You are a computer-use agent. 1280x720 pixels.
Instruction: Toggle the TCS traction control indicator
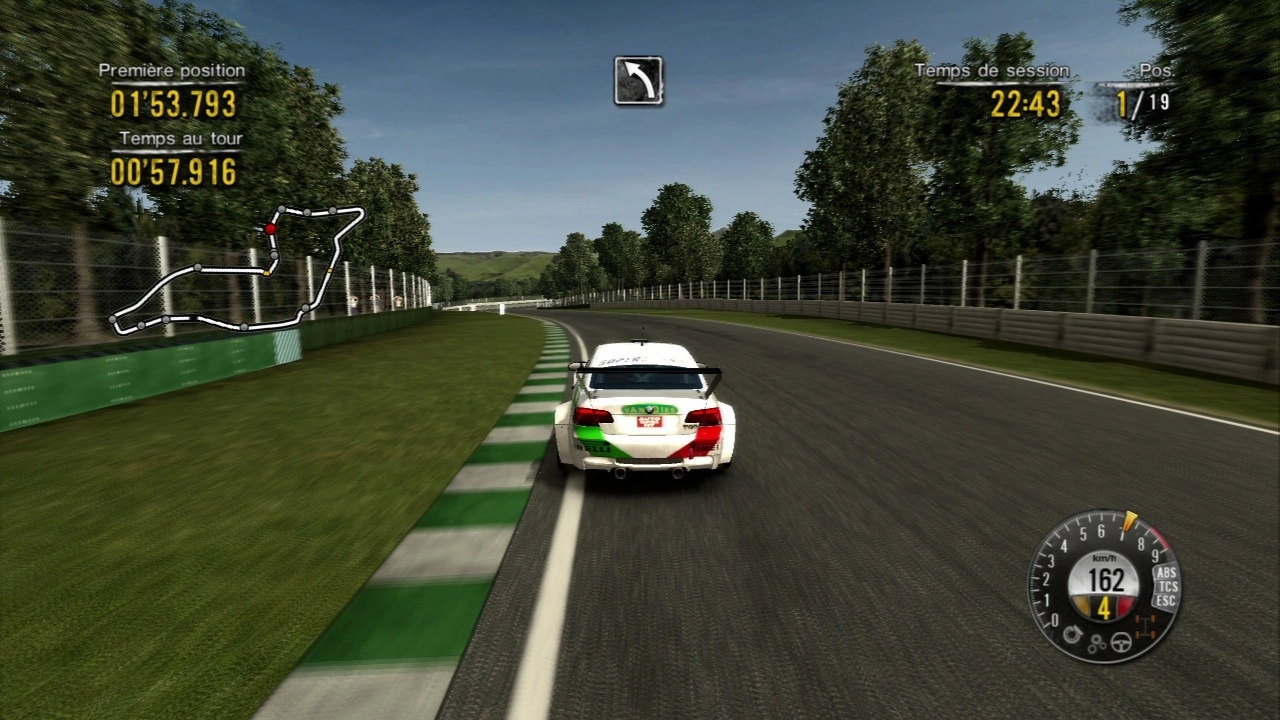coord(1166,586)
